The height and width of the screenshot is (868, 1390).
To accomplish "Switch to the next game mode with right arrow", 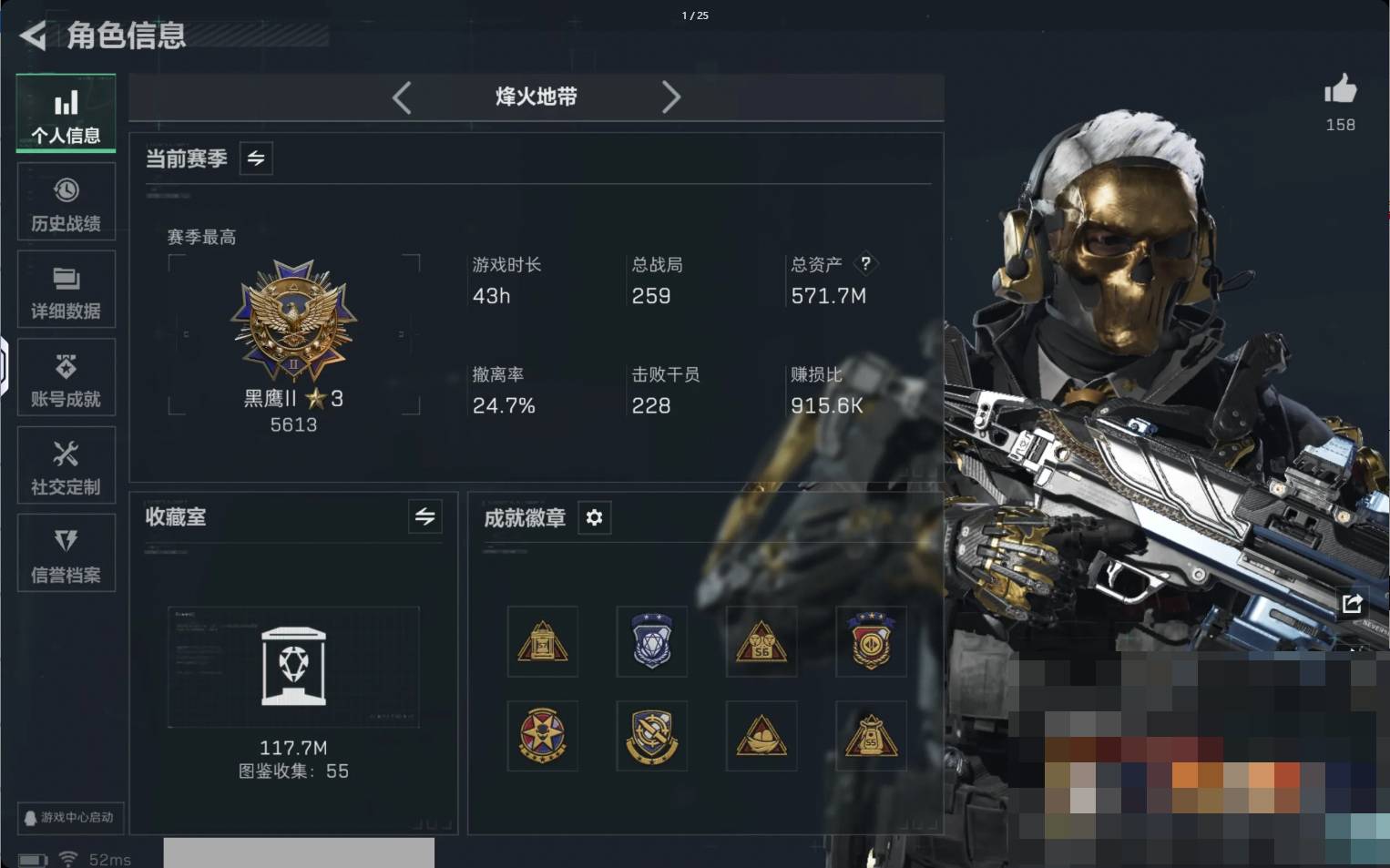I will click(x=670, y=97).
